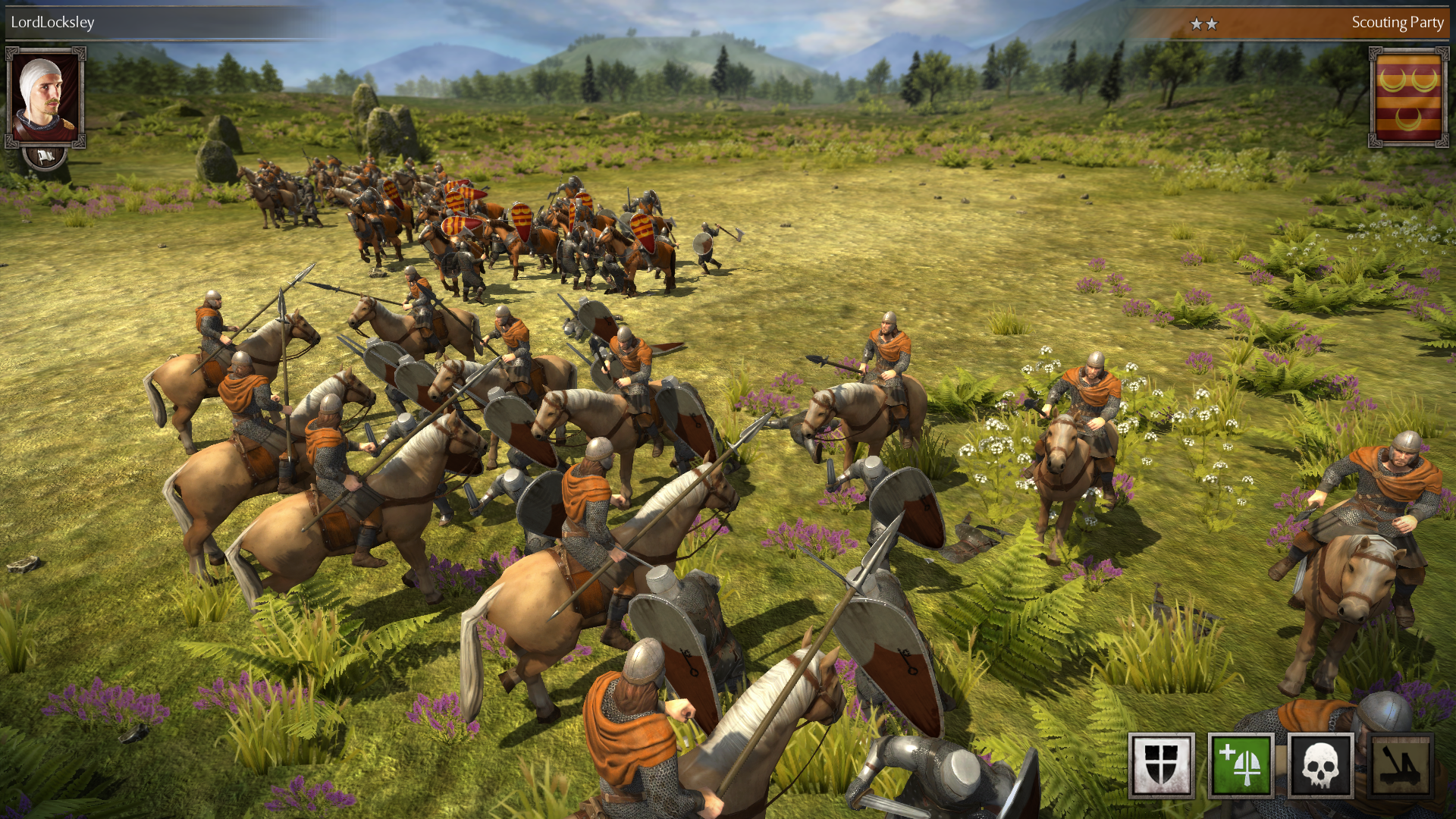1456x819 pixels.
Task: Select the Scouting Party crescent banner
Action: click(1408, 97)
